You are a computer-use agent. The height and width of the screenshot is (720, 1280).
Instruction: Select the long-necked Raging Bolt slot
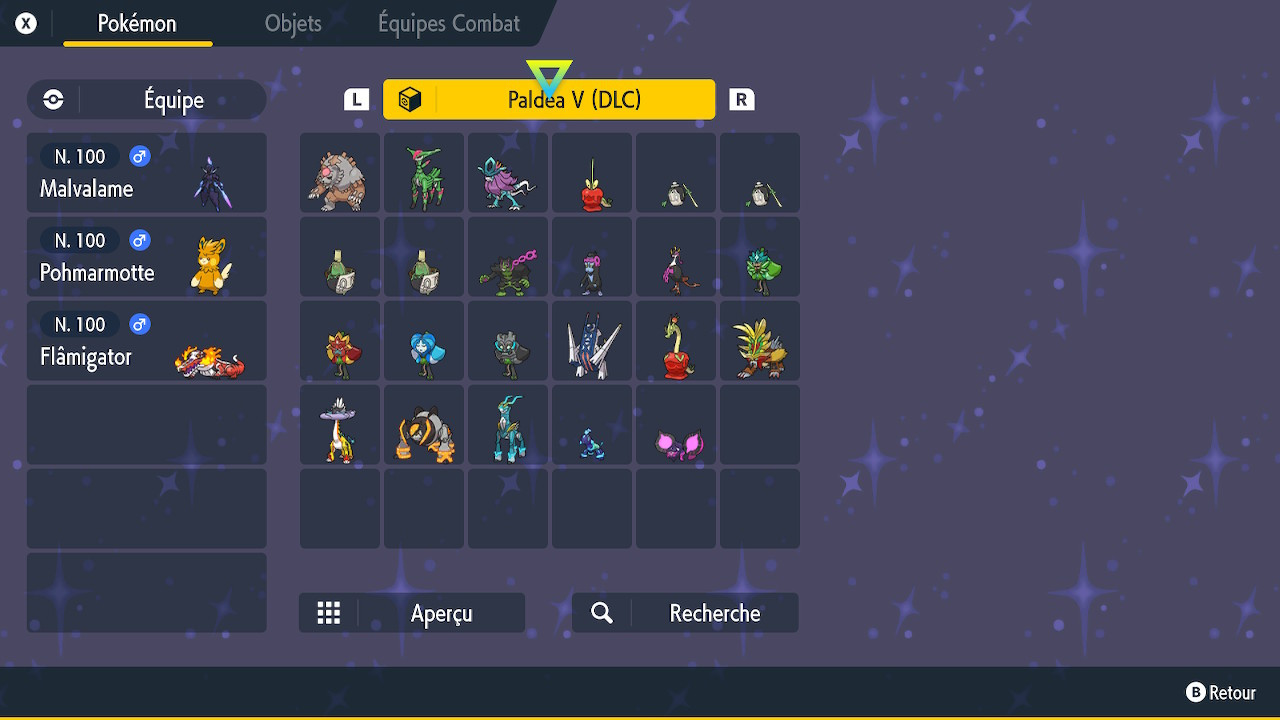point(340,425)
